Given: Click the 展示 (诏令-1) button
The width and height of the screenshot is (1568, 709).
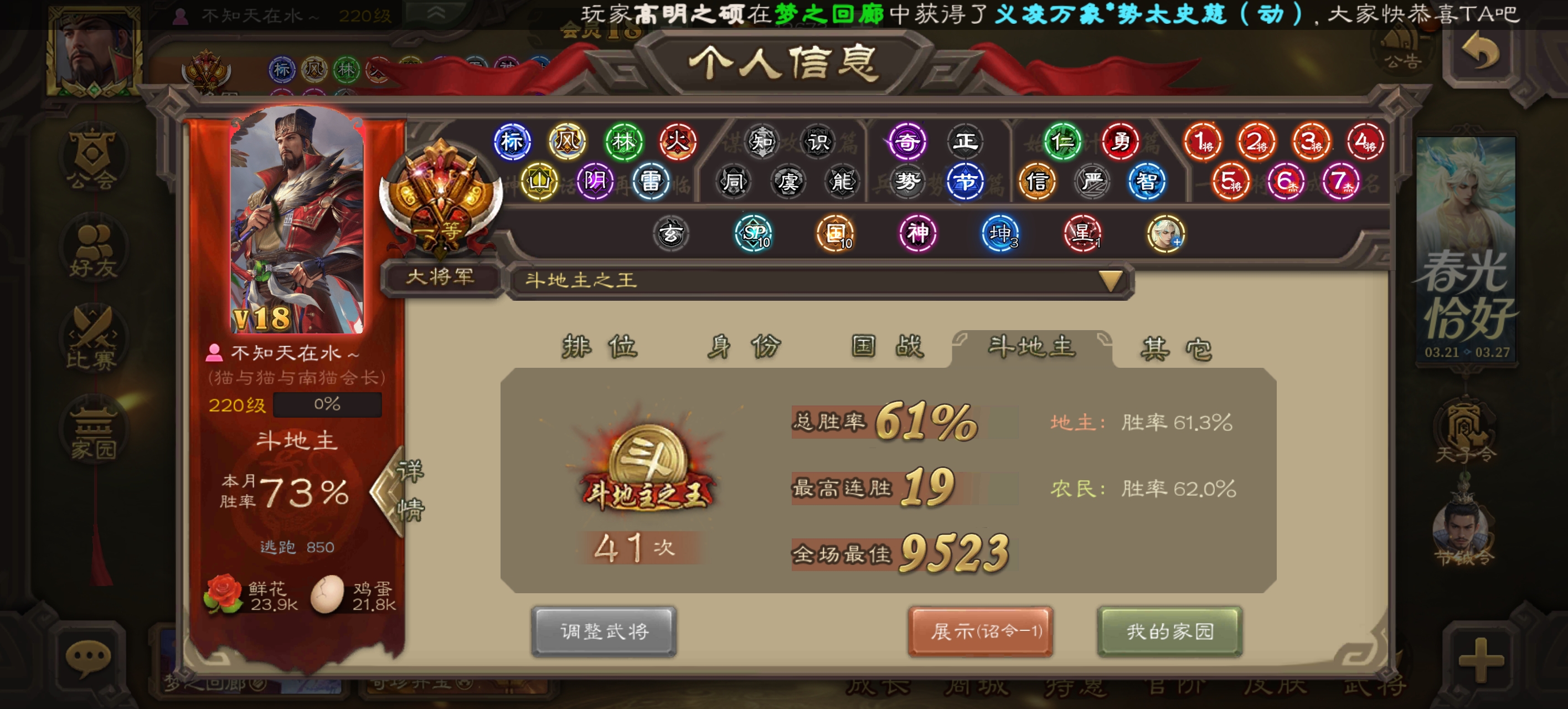Looking at the screenshot, I should tap(980, 631).
